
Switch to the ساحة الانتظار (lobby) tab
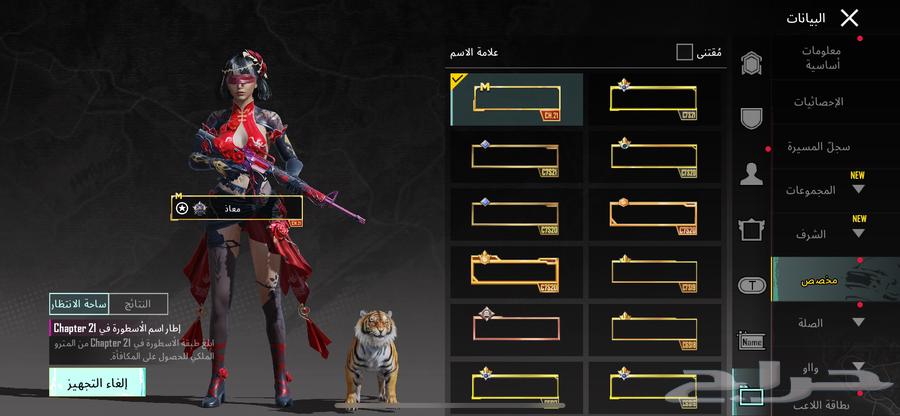pyautogui.click(x=80, y=303)
